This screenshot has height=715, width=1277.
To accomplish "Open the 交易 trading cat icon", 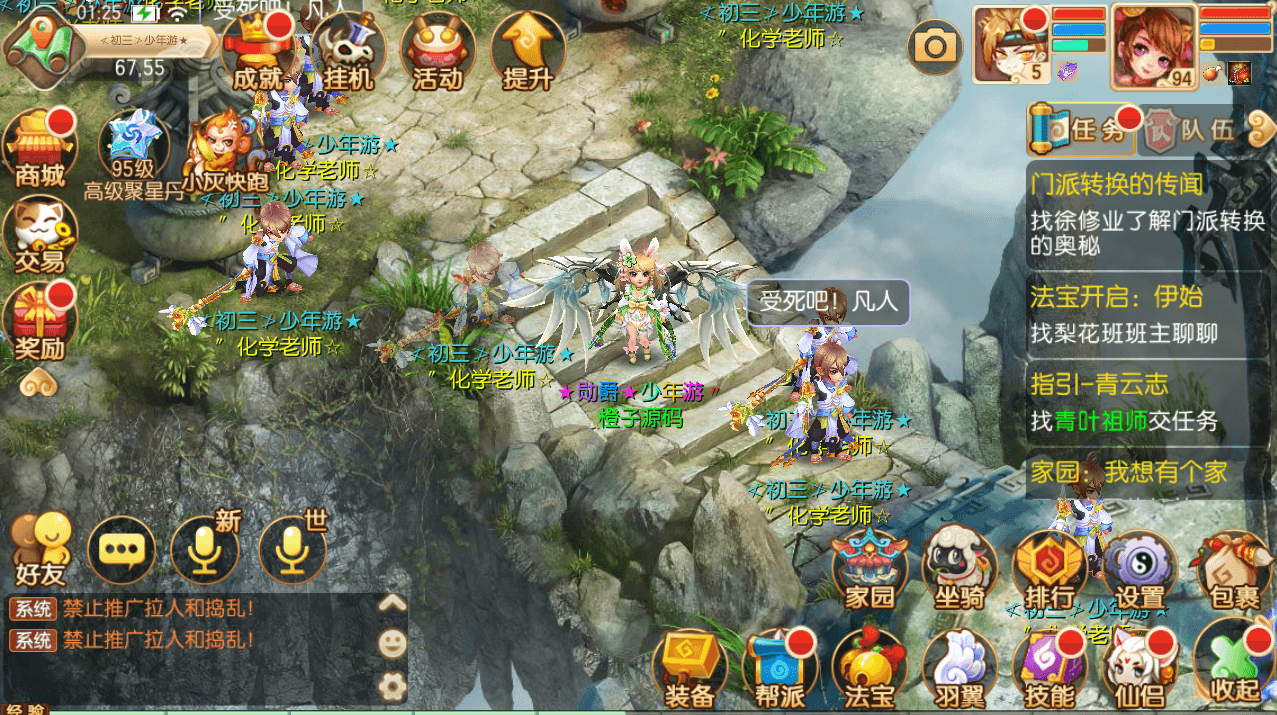I will pos(40,236).
